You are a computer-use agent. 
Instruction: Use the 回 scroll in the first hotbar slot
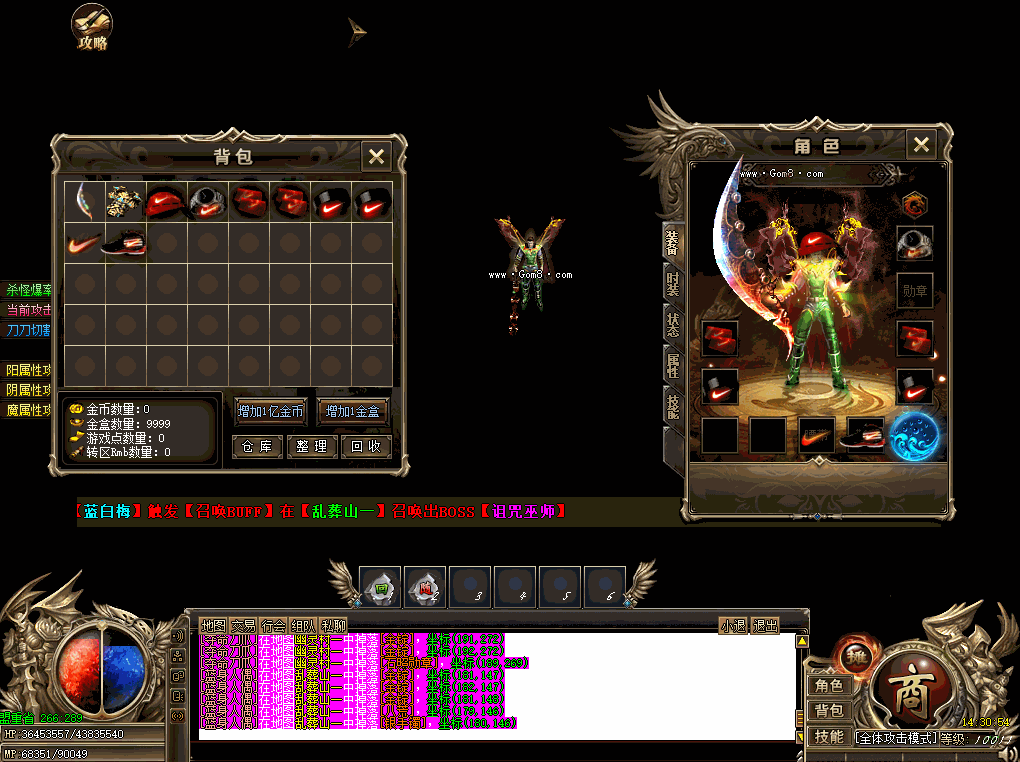(380, 587)
